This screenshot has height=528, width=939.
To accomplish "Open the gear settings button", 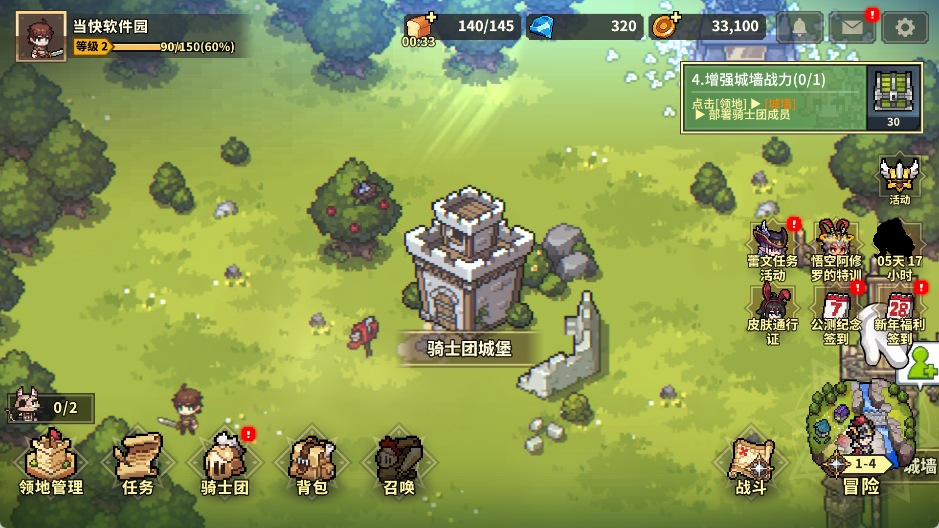I will (905, 27).
